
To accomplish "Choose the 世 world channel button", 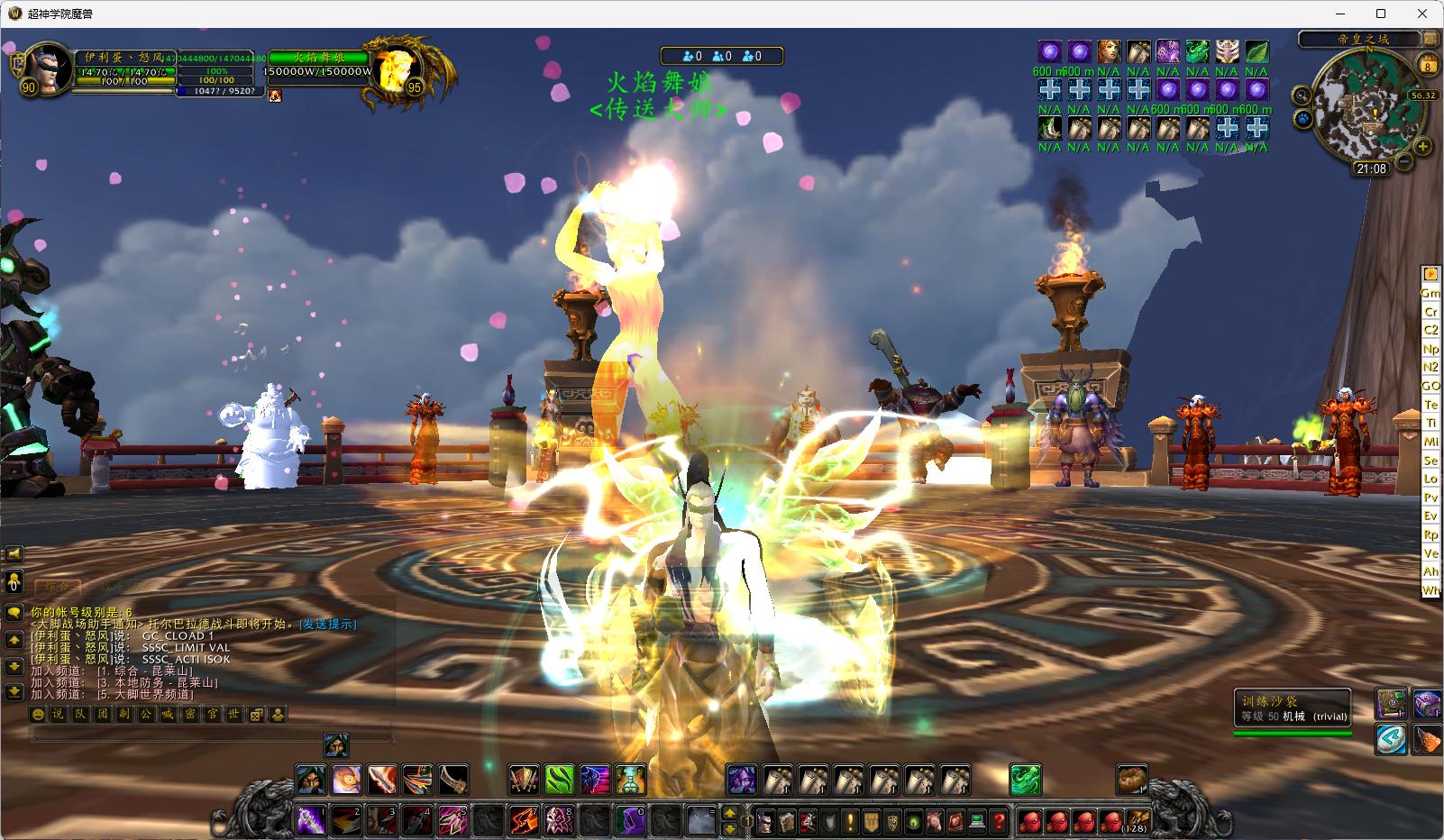I will point(233,715).
